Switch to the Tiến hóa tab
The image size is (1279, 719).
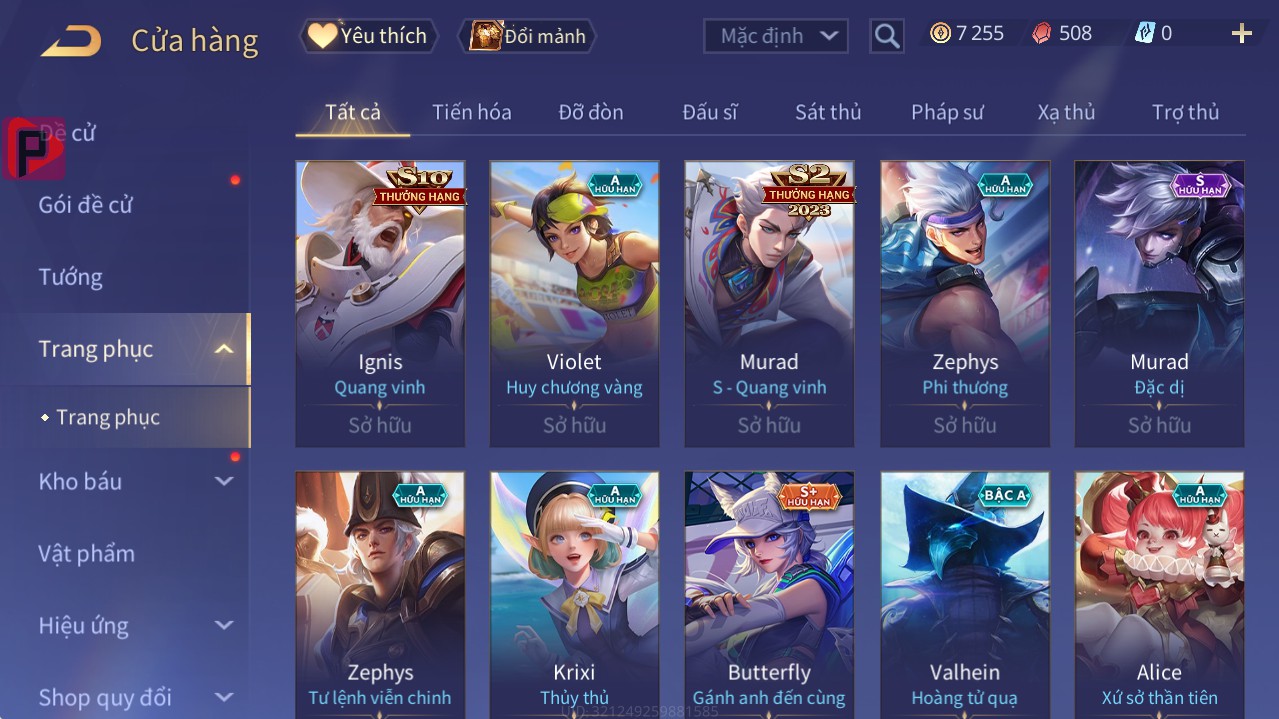pos(471,112)
